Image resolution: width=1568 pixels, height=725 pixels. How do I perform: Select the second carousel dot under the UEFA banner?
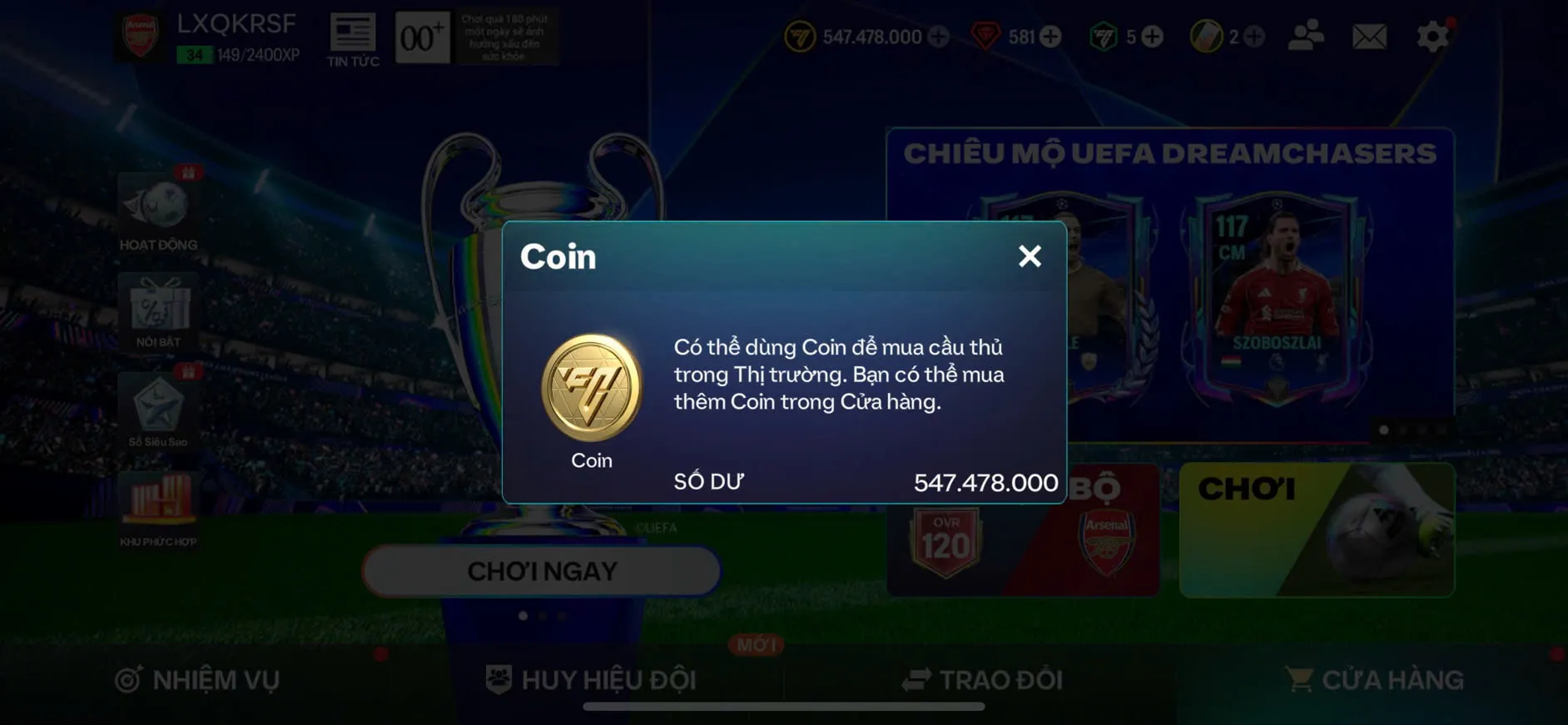tap(1402, 430)
